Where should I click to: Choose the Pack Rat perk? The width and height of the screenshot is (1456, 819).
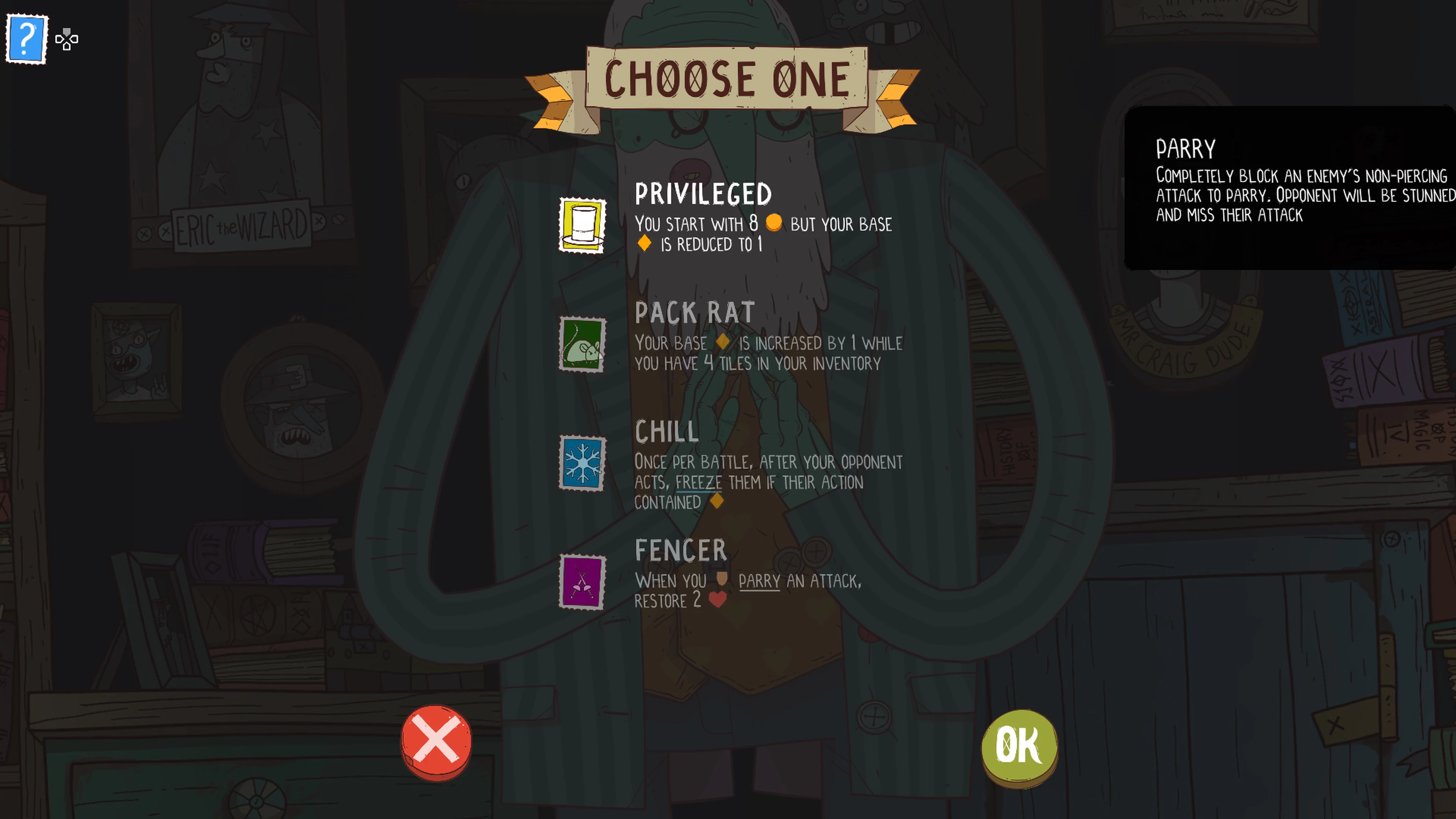click(582, 344)
